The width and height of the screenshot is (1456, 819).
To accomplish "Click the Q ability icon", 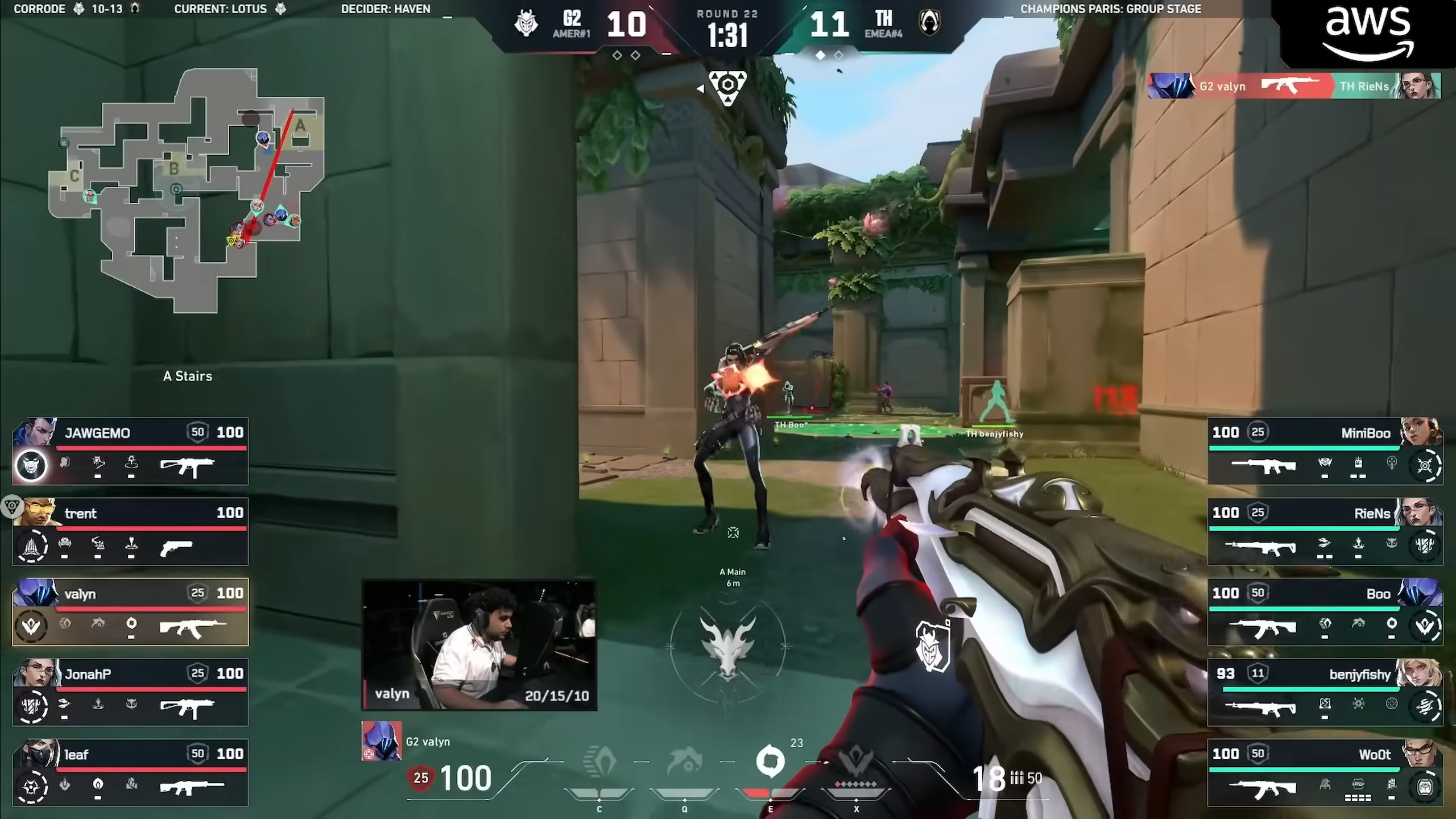I will pyautogui.click(x=684, y=762).
